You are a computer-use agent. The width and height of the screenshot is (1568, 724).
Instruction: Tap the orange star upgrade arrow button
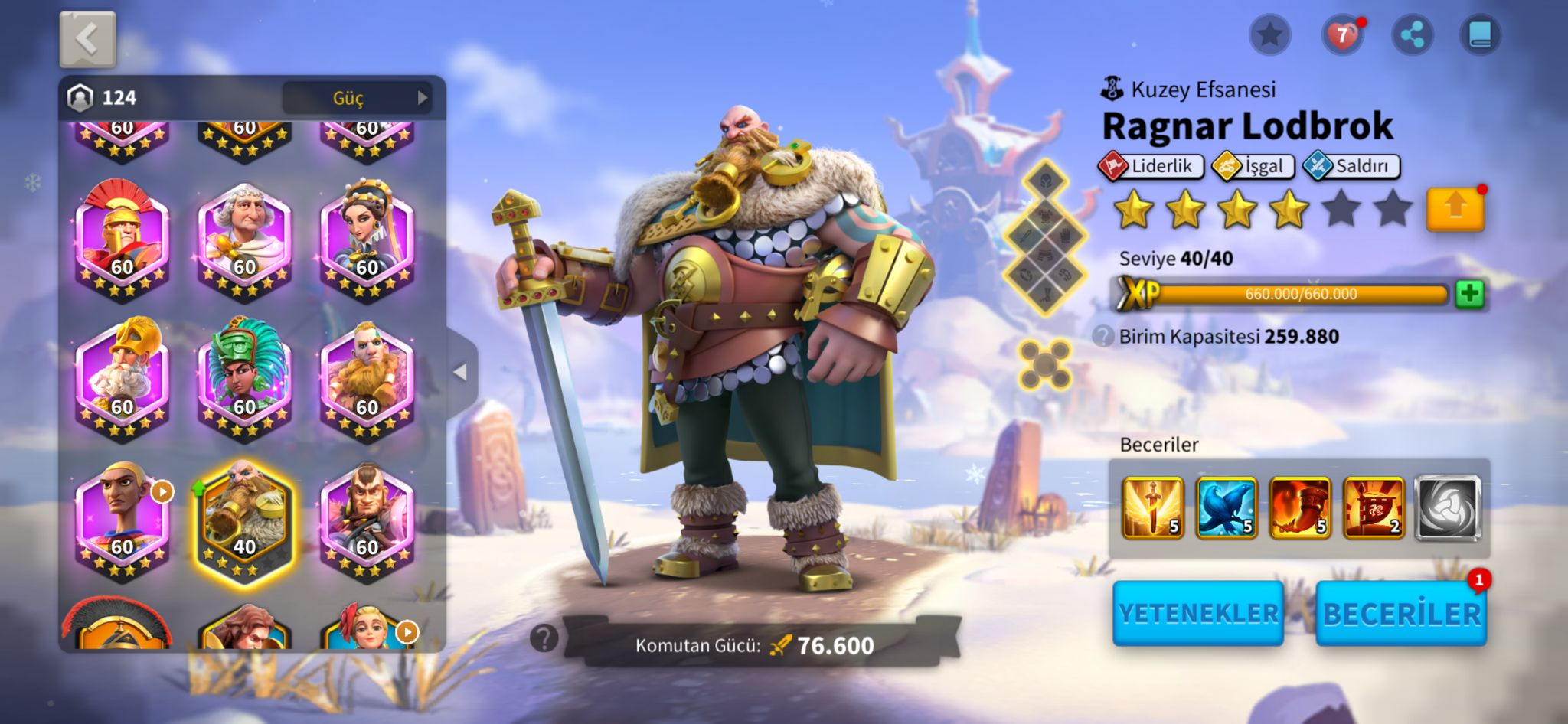click(1455, 208)
